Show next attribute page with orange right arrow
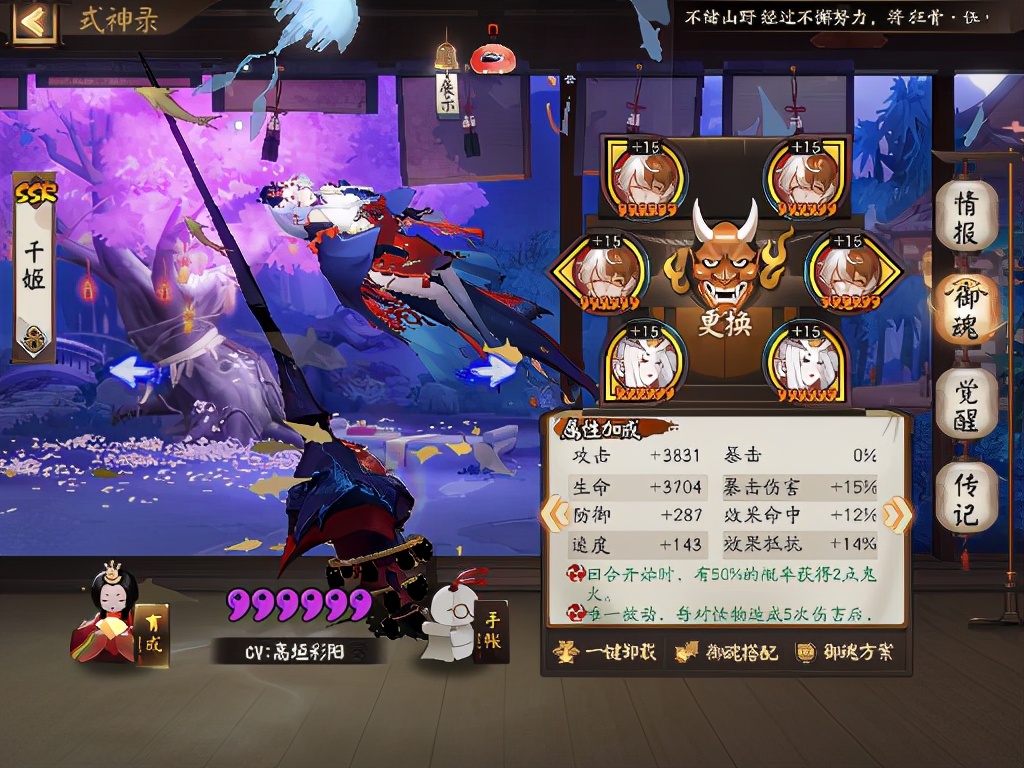Screen dimensions: 1024x768 897,514
